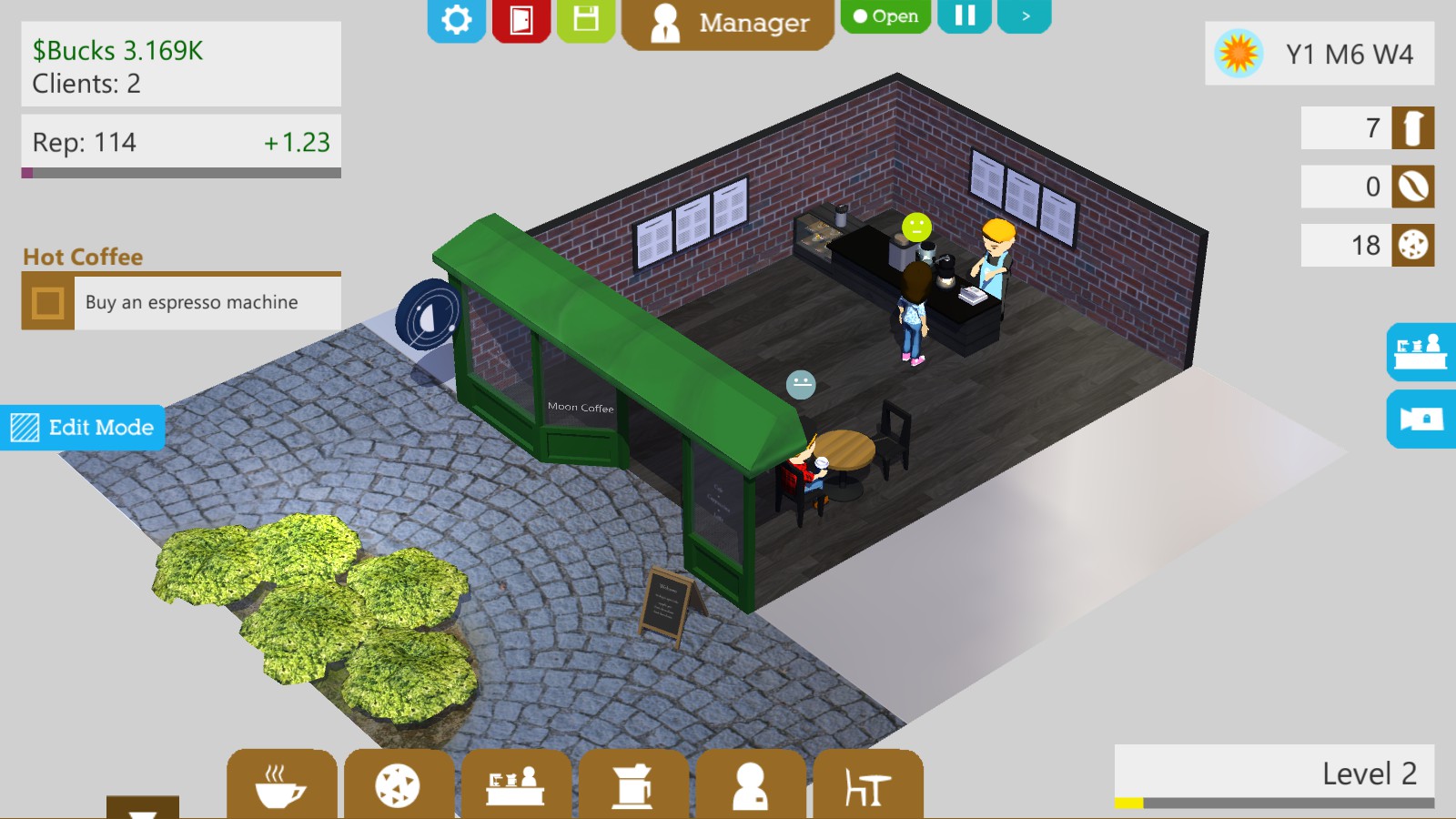This screenshot has height=819, width=1456.
Task: Select the table and chair furniture icon
Action: (867, 786)
